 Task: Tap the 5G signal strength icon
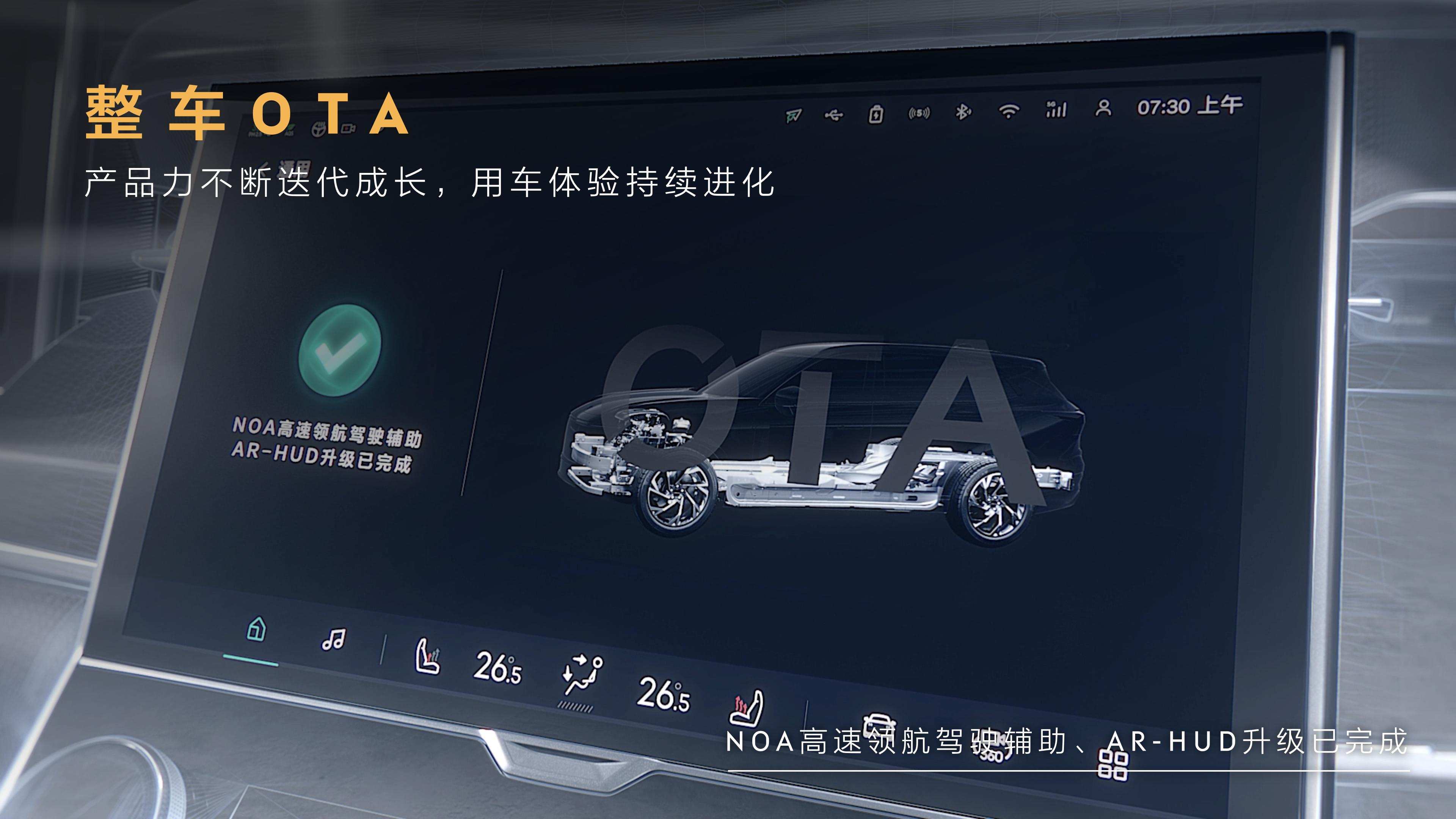[1056, 109]
